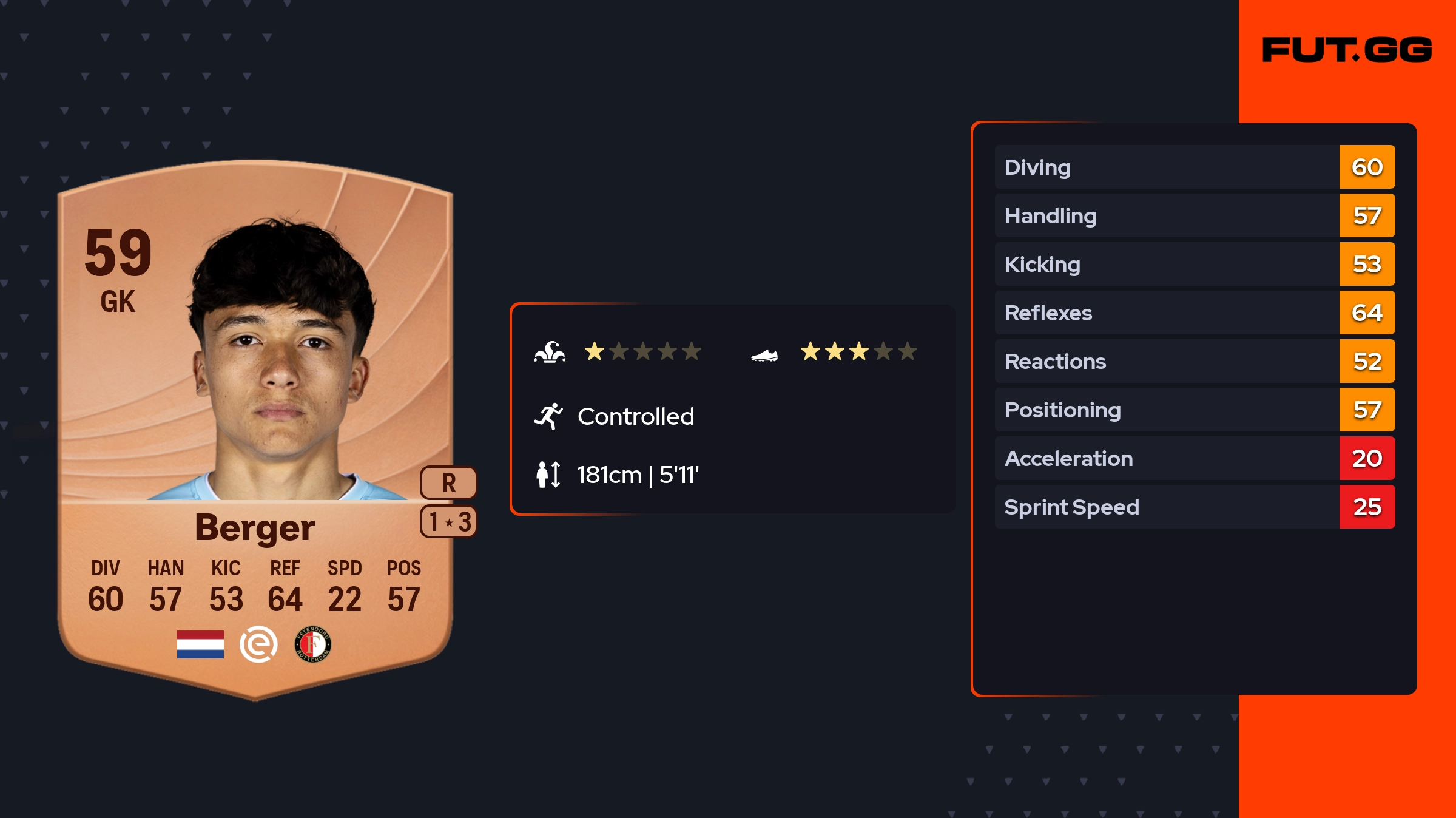Click the FUT.GG logo
Viewport: 1456px width, 818px height.
click(1347, 50)
